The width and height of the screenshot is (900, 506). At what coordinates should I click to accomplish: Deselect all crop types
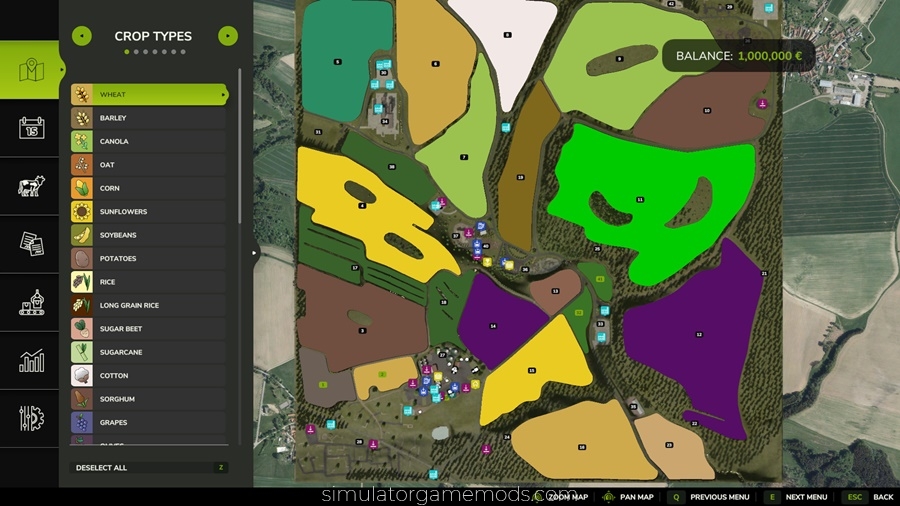[150, 467]
